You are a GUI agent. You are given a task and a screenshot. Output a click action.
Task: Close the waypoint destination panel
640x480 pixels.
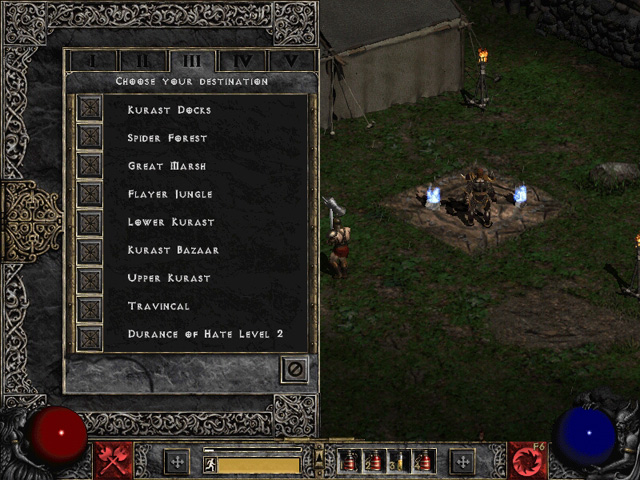294,369
